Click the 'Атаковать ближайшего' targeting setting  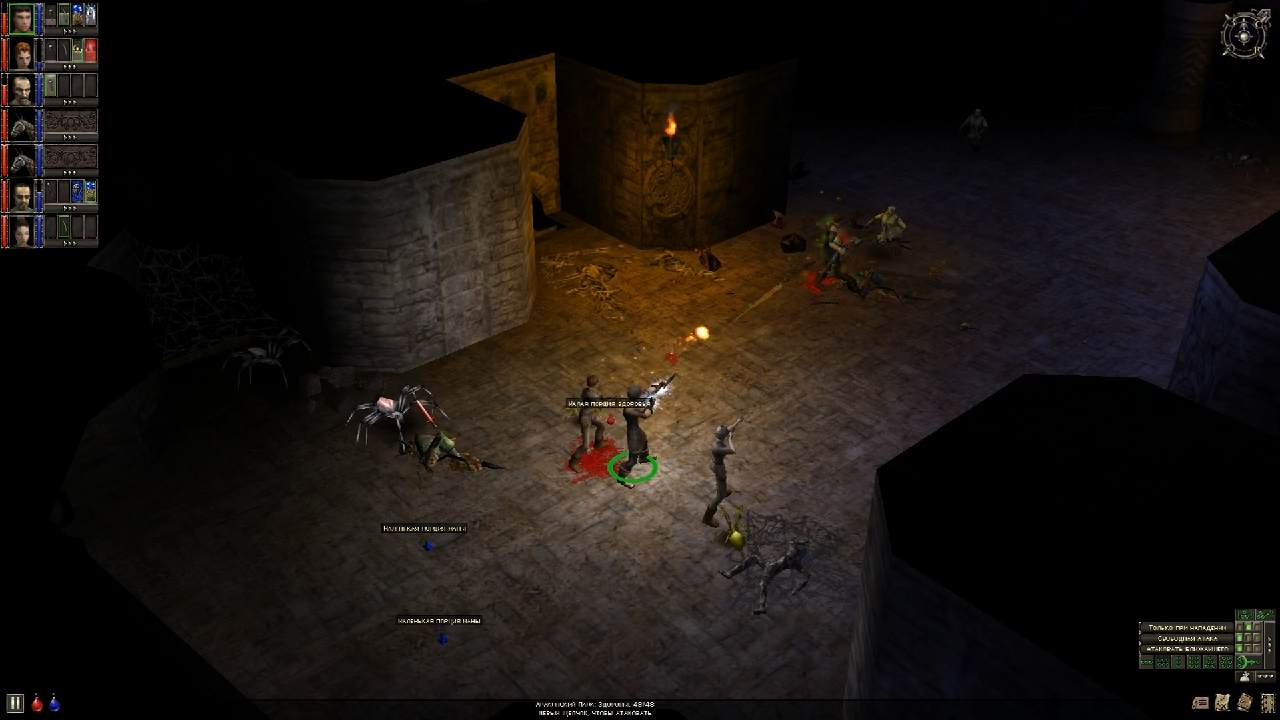[x=1187, y=649]
